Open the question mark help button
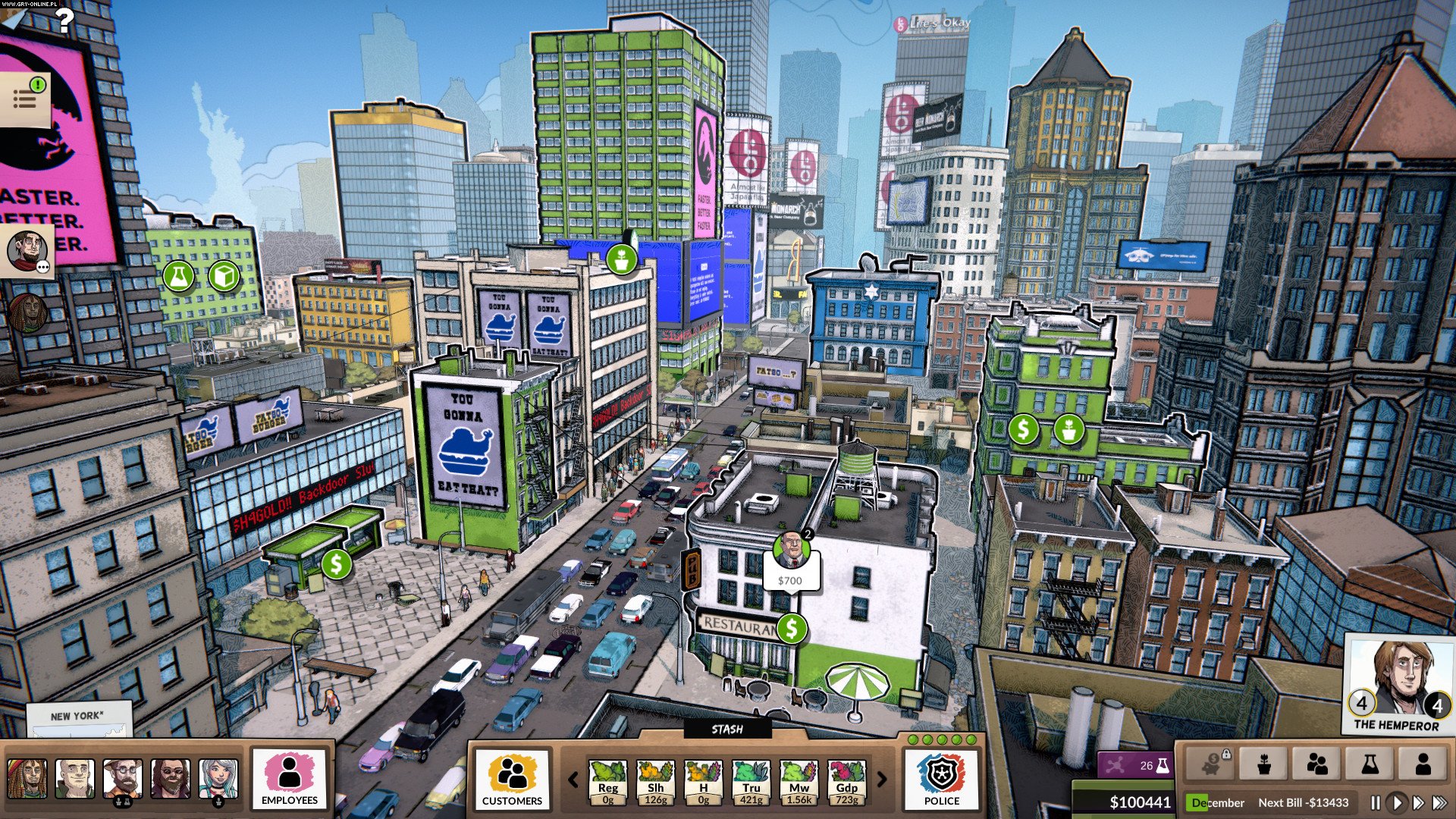The width and height of the screenshot is (1456, 819). (x=65, y=20)
